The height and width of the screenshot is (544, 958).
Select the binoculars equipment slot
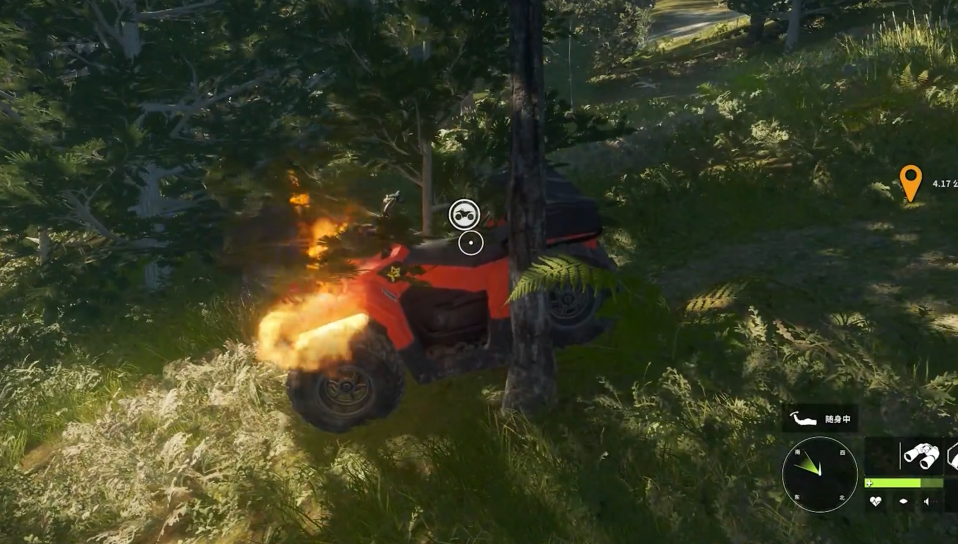920,455
